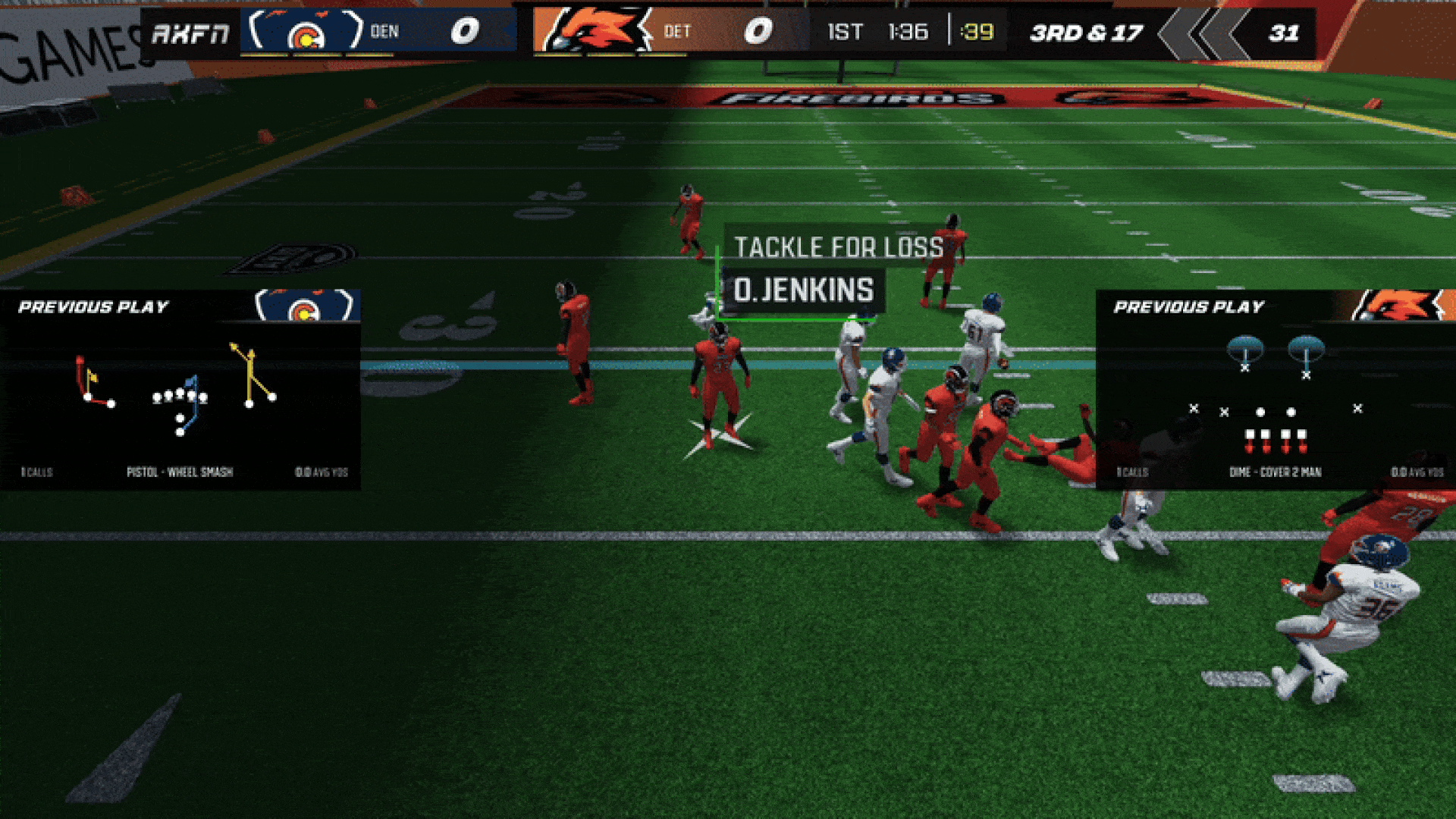Image resolution: width=1456 pixels, height=819 pixels.
Task: Select the Pistol - Wheel Smash previous play diagram
Action: click(x=179, y=391)
